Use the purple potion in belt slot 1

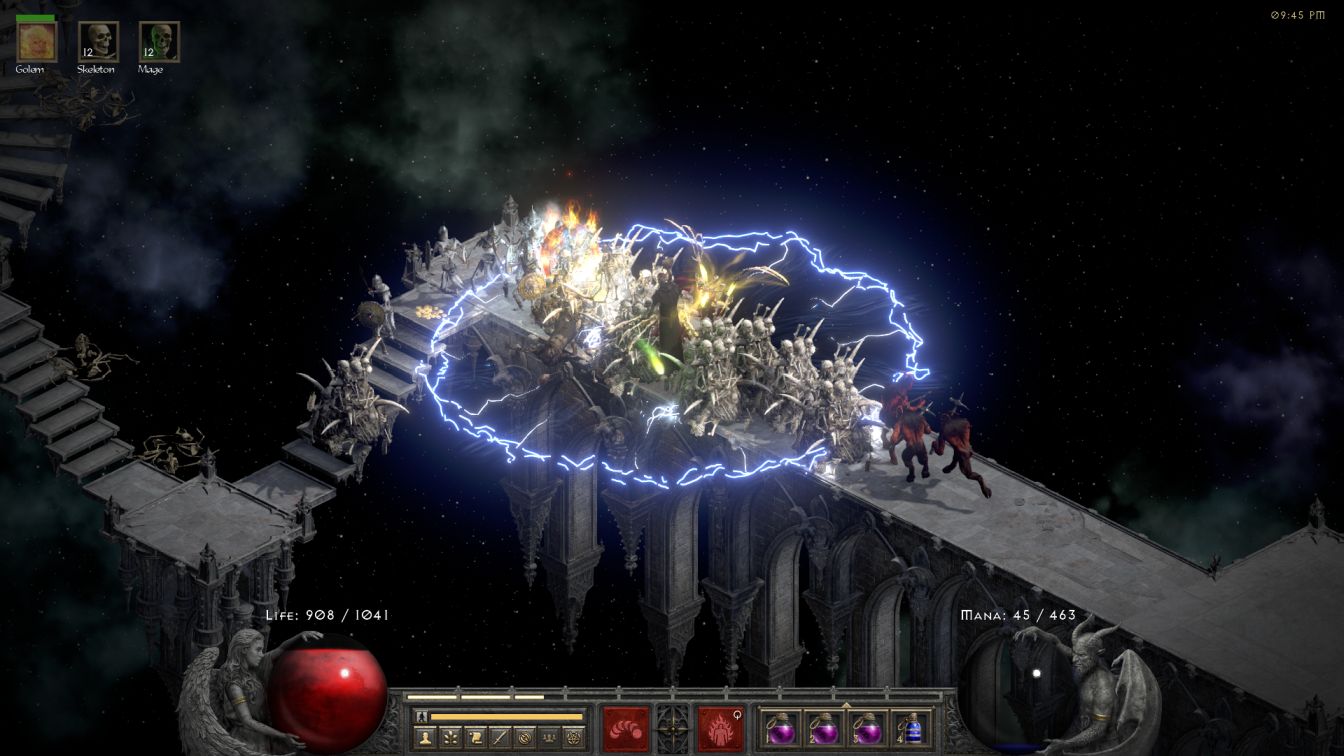781,728
